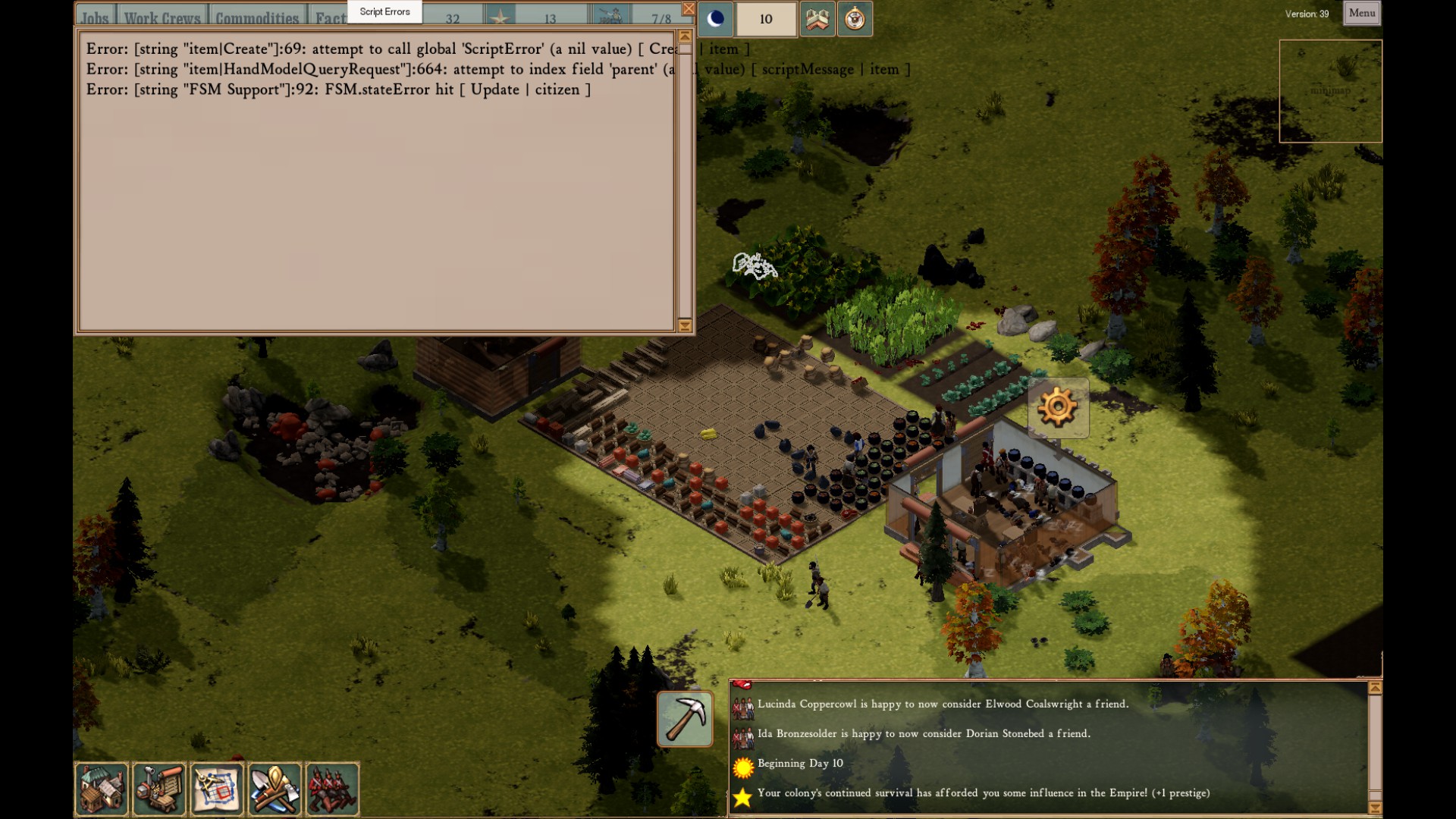Switch to the Work Crews tab
This screenshot has width=1456, height=819.
point(162,17)
